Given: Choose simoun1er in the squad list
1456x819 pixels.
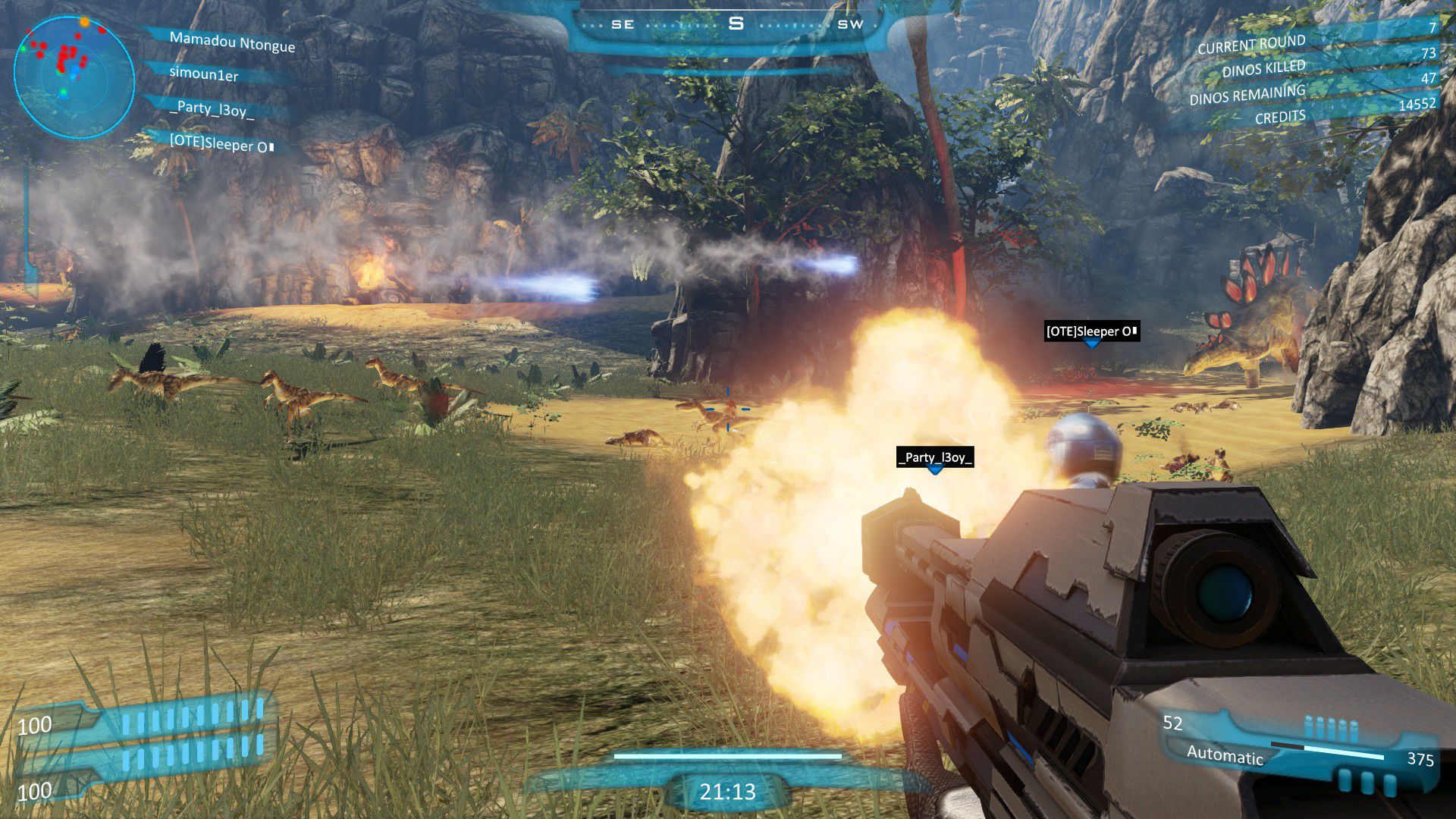Looking at the screenshot, I should pyautogui.click(x=204, y=74).
